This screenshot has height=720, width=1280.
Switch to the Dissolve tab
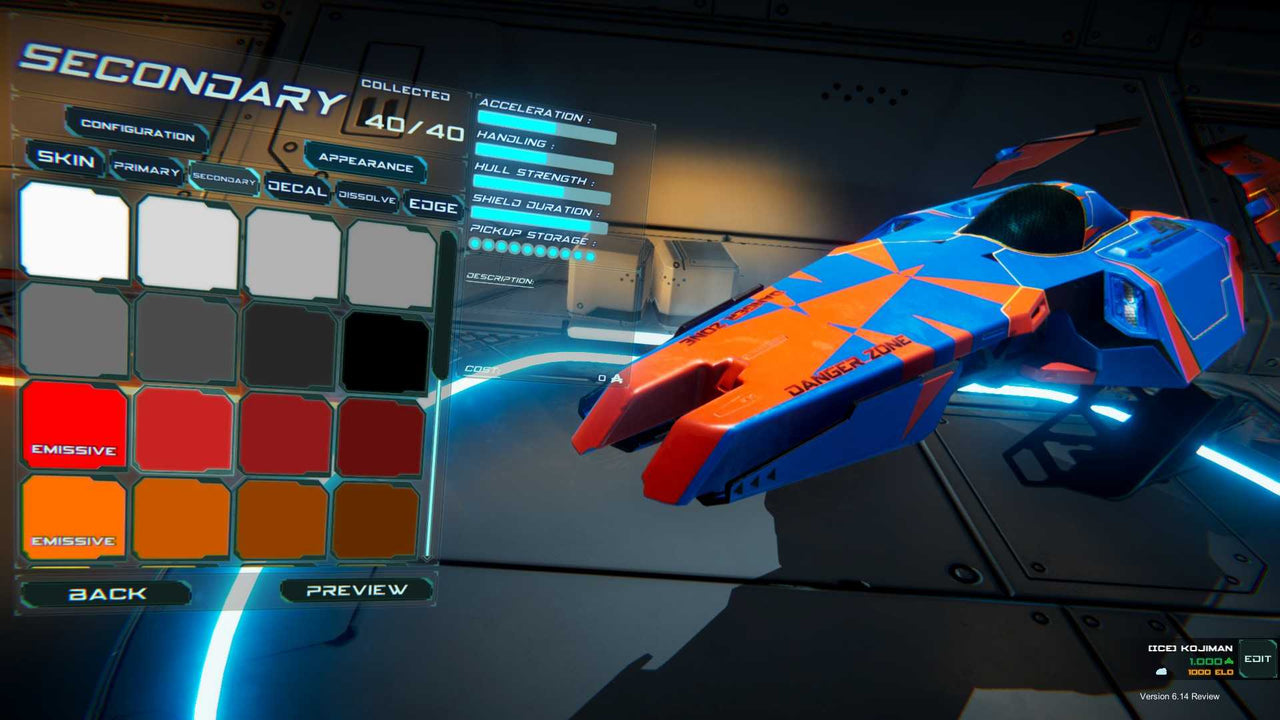[x=366, y=195]
